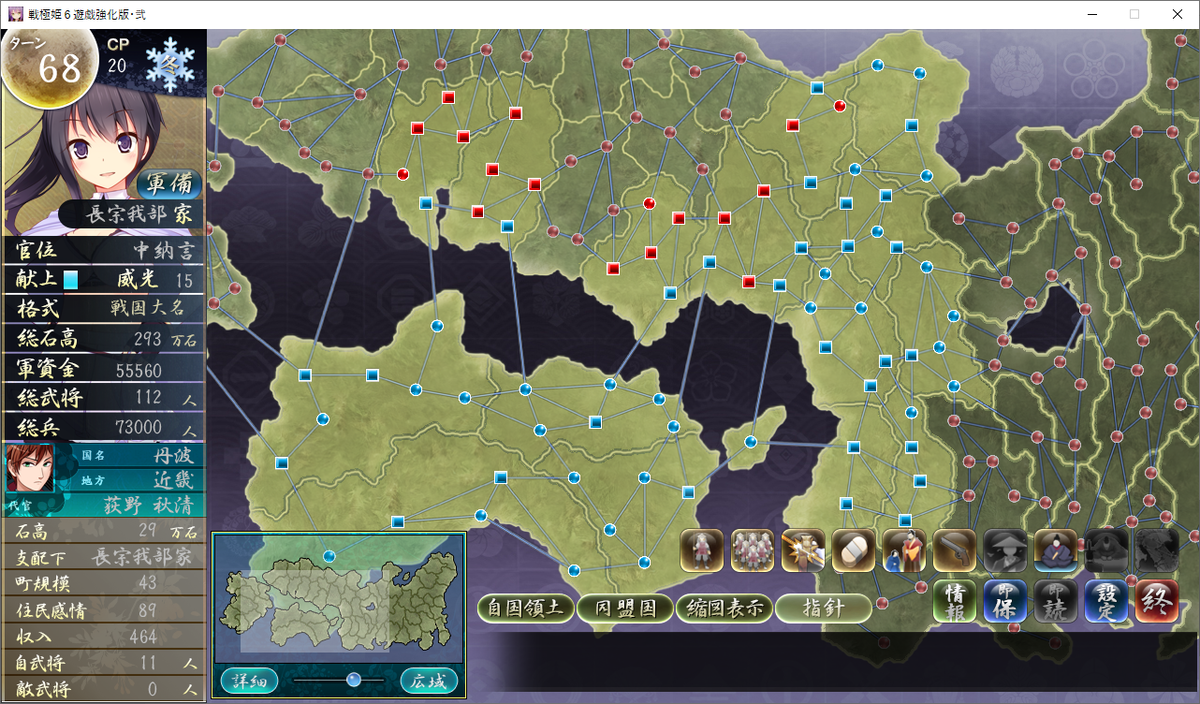Click the 詳細 detail zoom button

(x=249, y=681)
